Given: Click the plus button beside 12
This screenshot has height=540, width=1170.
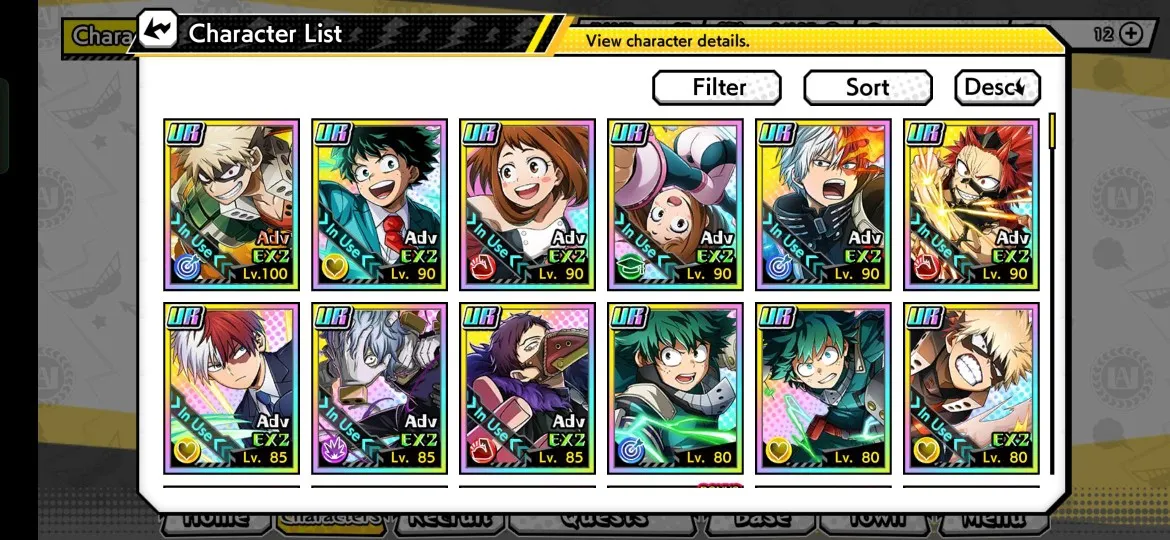Looking at the screenshot, I should tap(1131, 34).
